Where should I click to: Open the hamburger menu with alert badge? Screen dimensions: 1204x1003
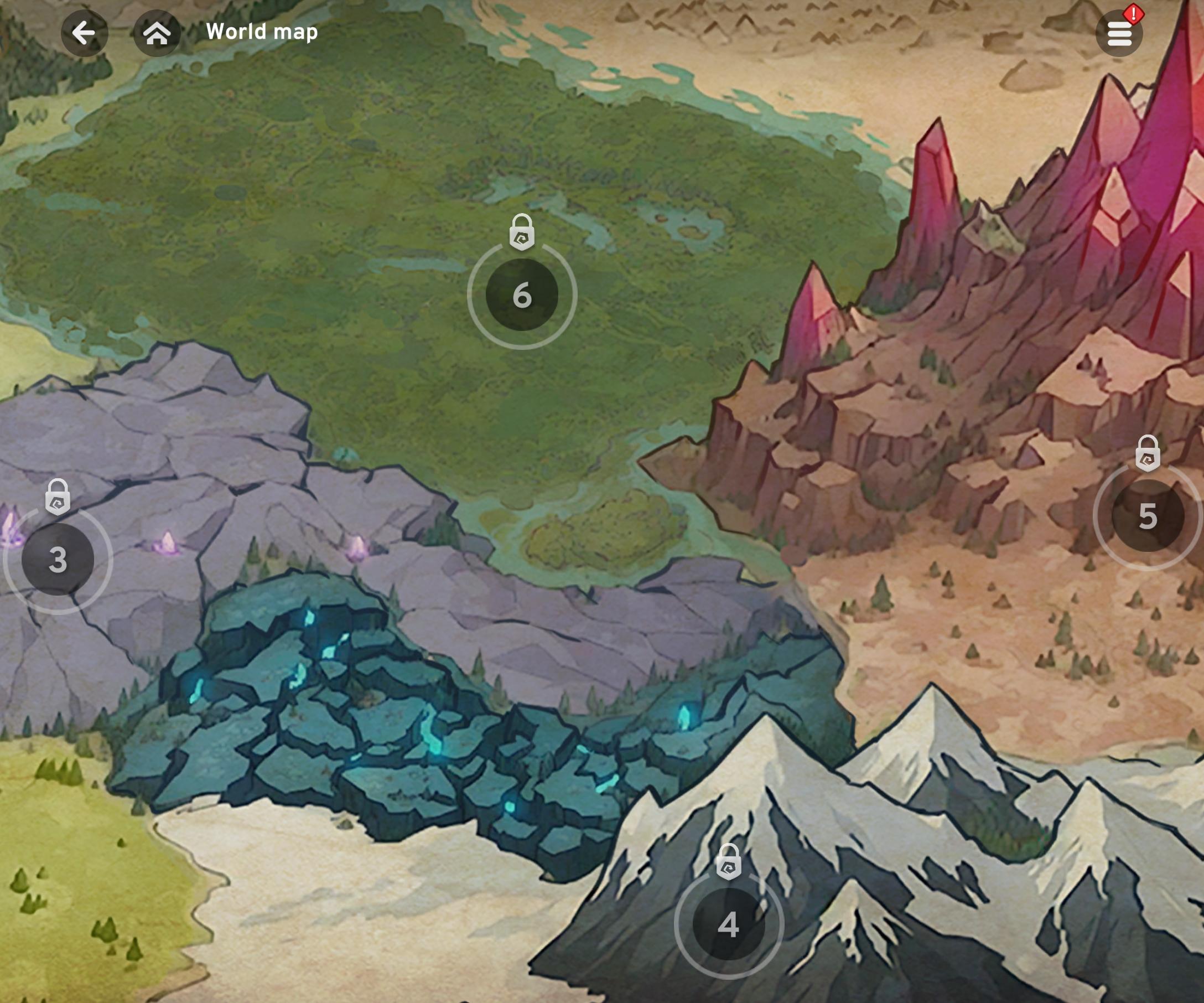[x=1119, y=34]
